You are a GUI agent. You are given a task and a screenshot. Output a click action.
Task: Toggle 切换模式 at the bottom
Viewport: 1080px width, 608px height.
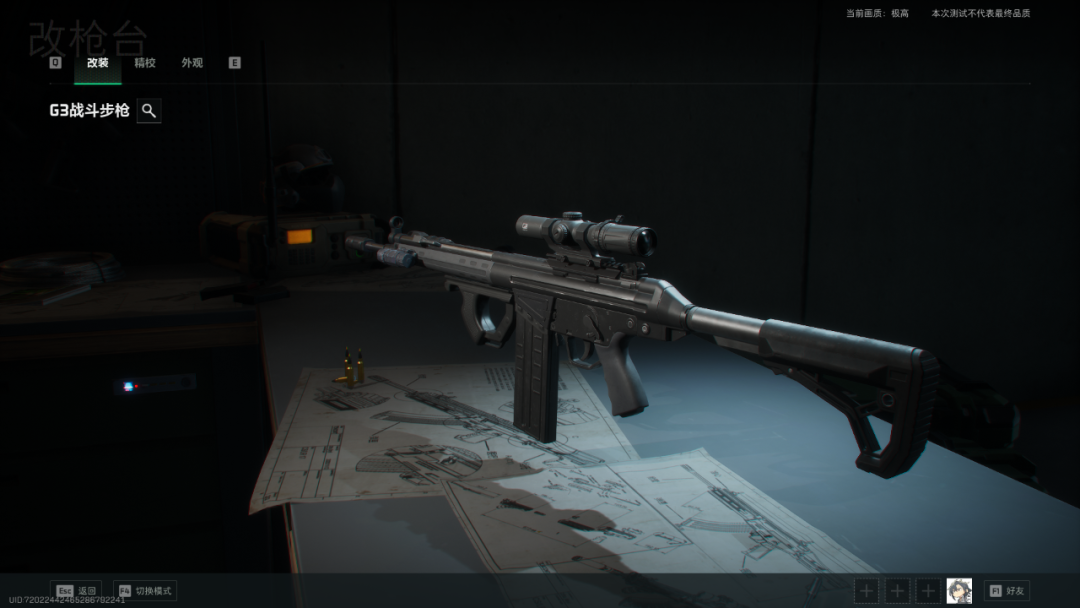click(145, 591)
